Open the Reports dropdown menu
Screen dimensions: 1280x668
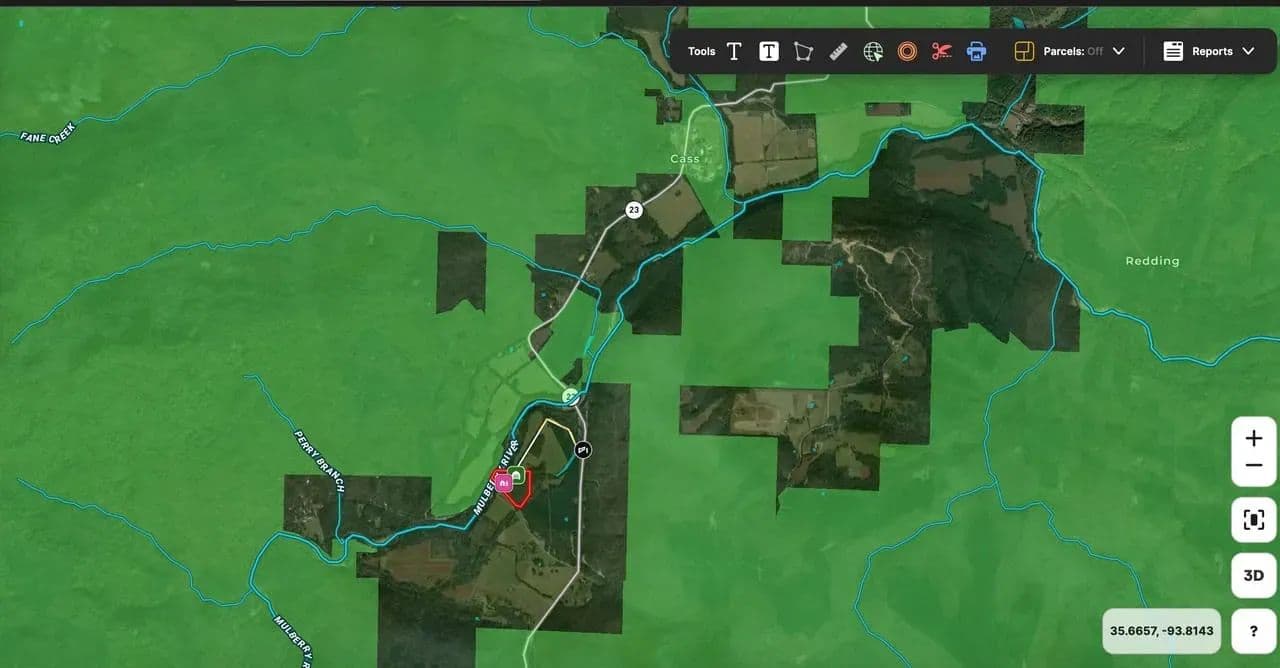click(1209, 51)
